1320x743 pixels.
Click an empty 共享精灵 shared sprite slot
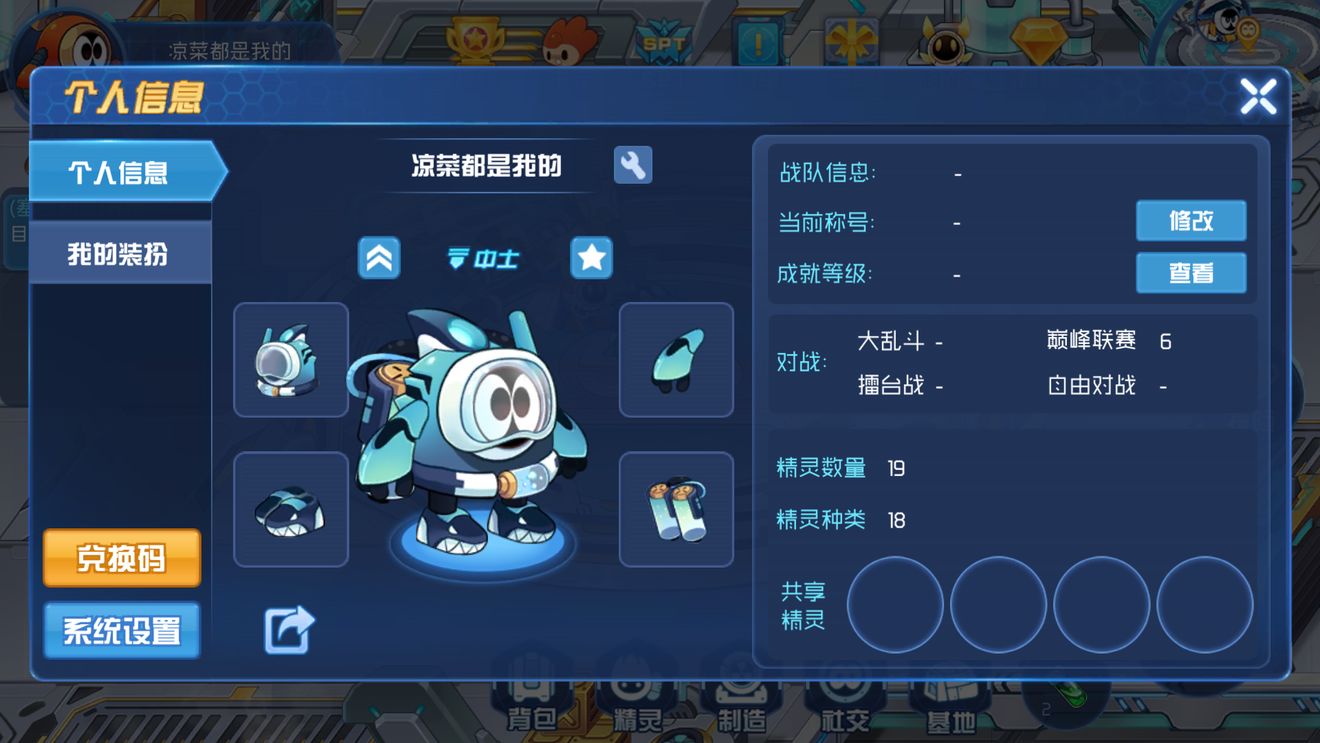[895, 606]
